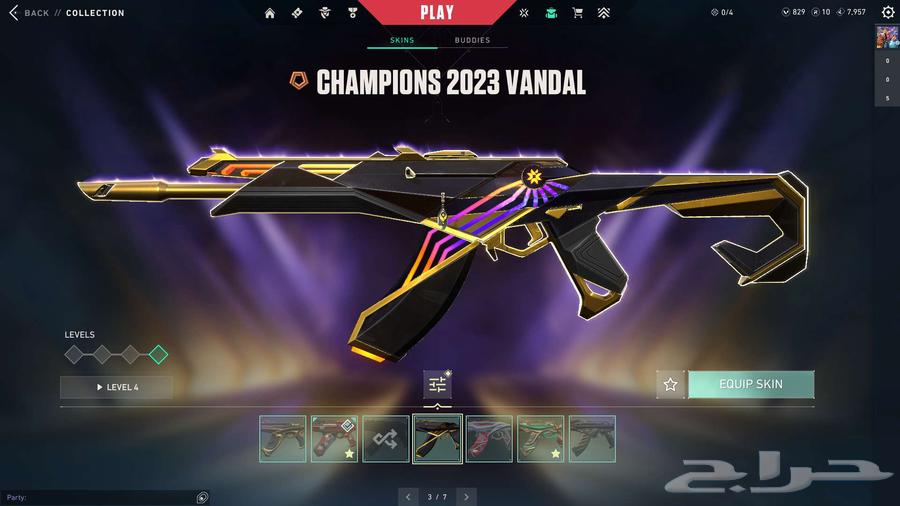Open the skin filter sliders button

tap(437, 384)
